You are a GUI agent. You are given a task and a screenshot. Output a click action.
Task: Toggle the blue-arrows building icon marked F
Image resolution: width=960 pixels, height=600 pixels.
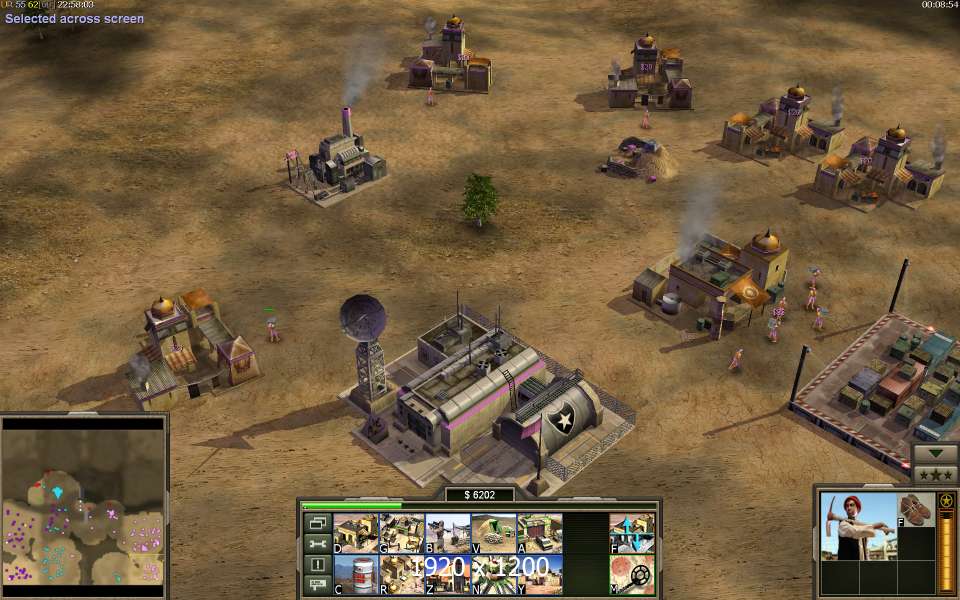(x=632, y=533)
